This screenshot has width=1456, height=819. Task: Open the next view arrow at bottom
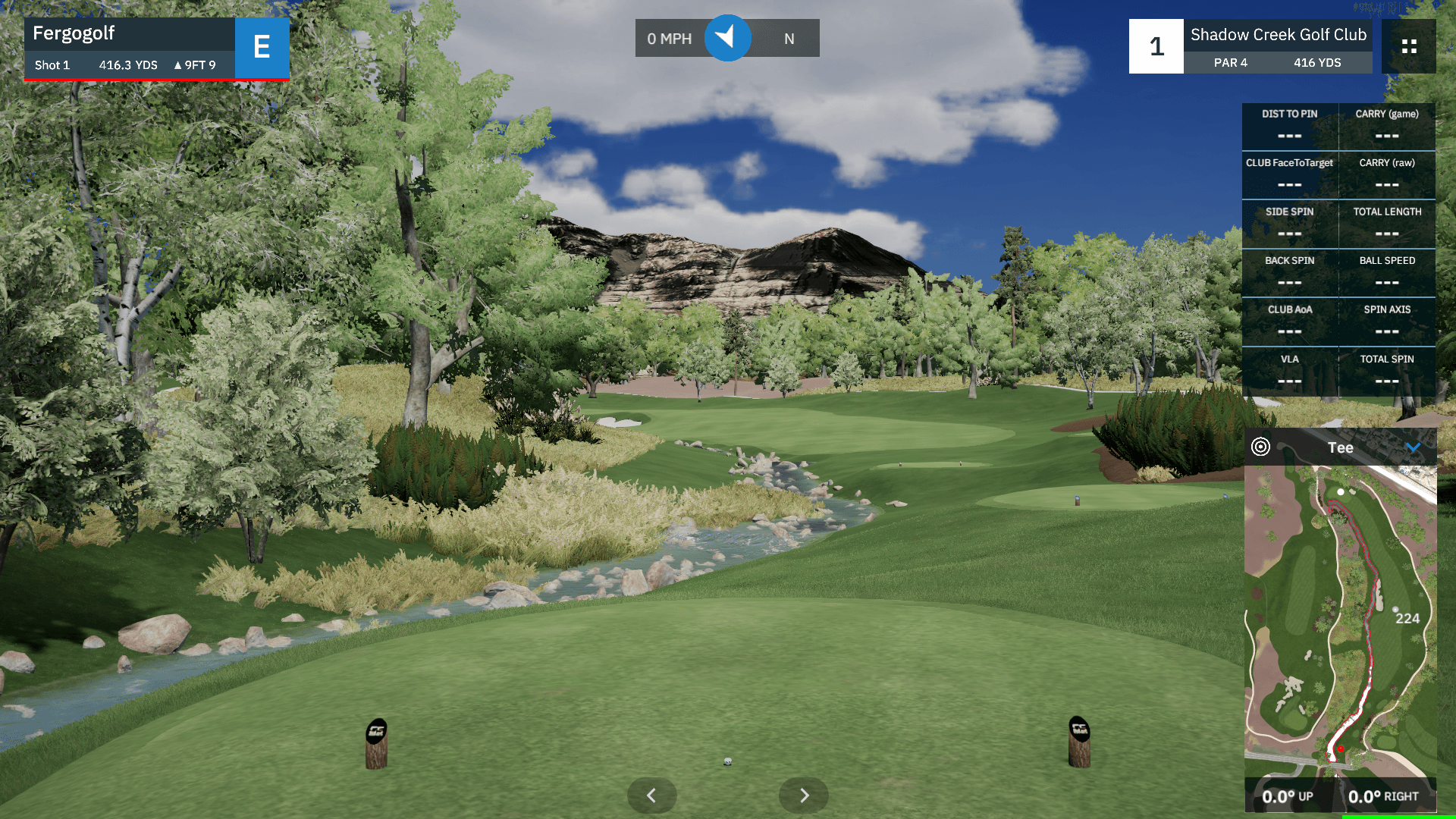pyautogui.click(x=803, y=795)
